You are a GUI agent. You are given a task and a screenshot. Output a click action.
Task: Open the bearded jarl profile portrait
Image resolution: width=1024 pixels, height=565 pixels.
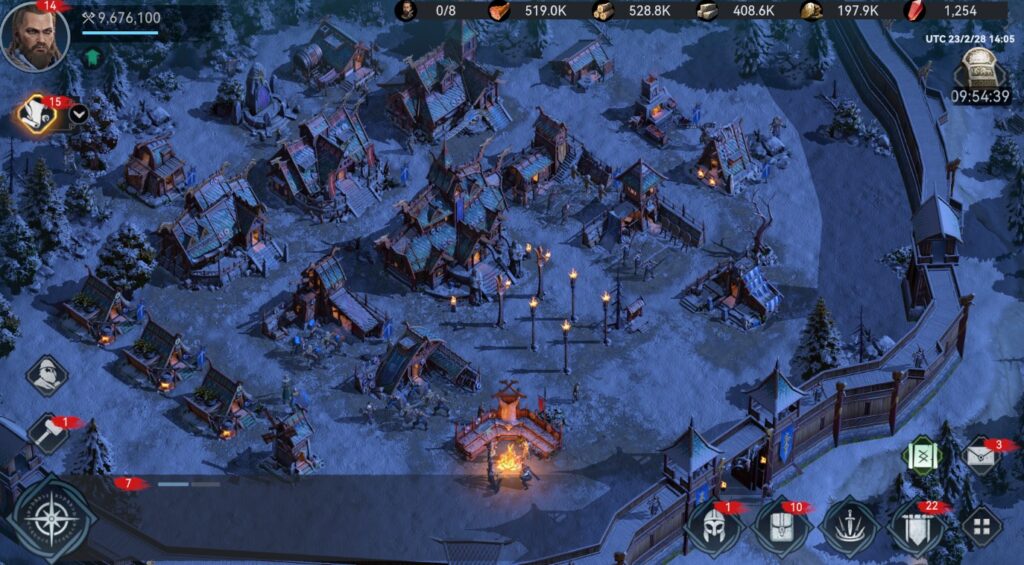coord(35,37)
